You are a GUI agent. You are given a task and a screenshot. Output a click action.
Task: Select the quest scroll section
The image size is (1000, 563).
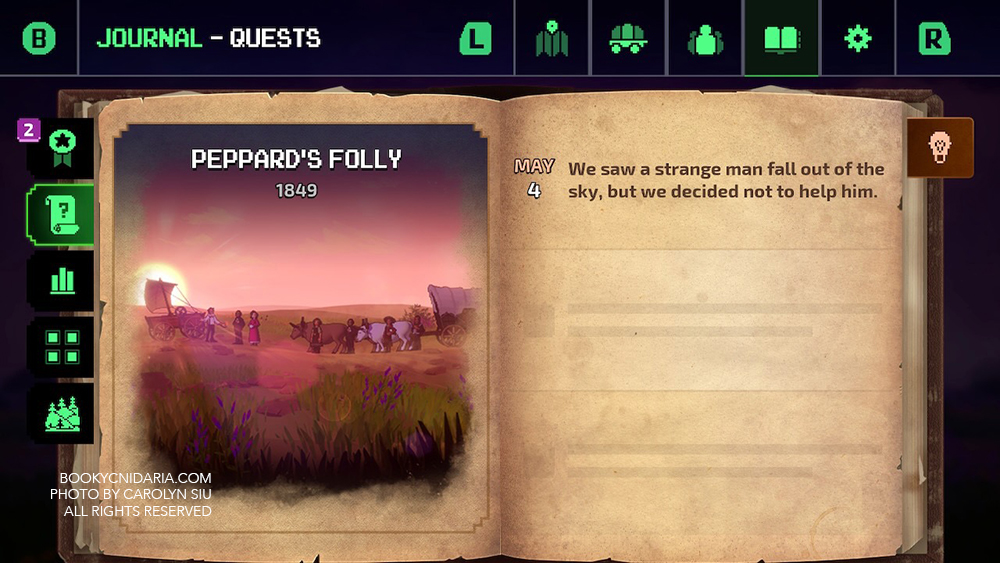[x=62, y=214]
